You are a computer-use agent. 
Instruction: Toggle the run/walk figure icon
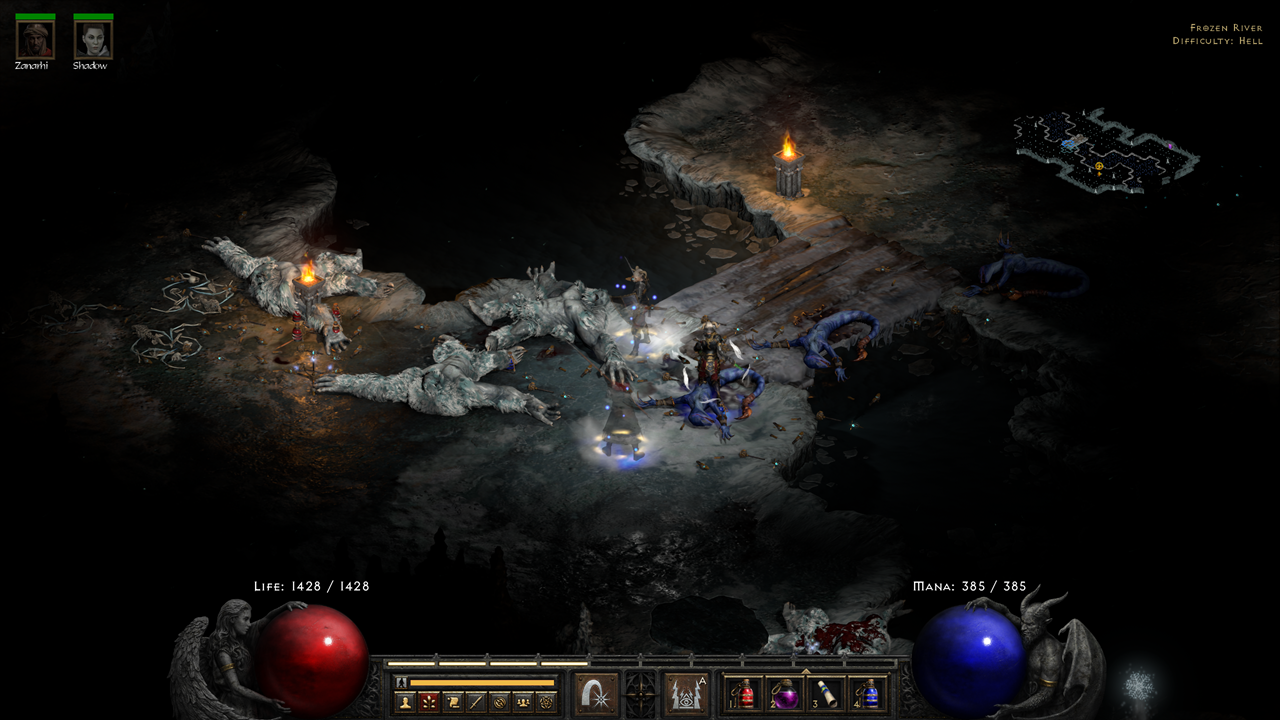[401, 682]
